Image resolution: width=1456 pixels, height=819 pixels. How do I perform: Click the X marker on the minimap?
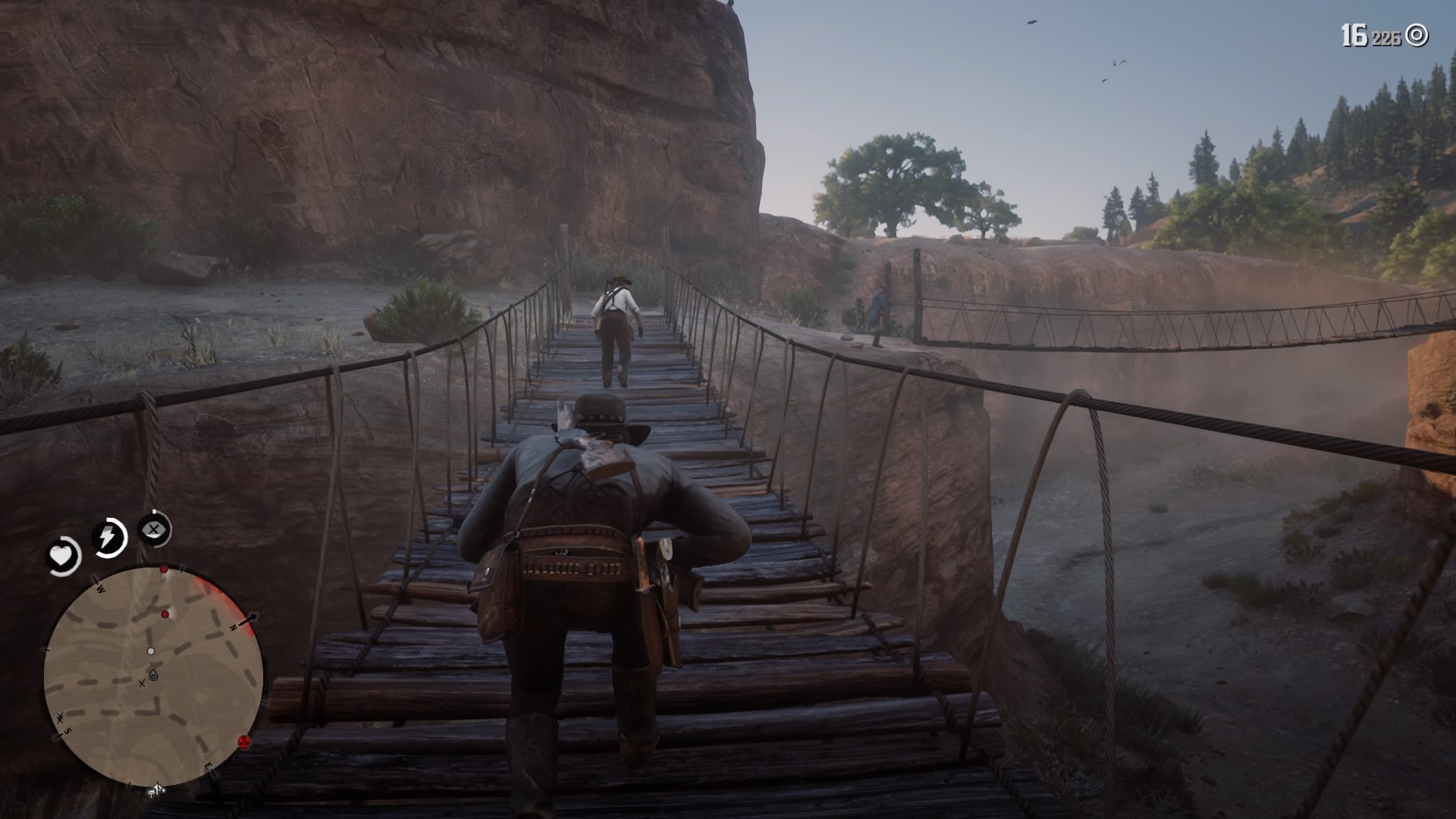pyautogui.click(x=142, y=683)
